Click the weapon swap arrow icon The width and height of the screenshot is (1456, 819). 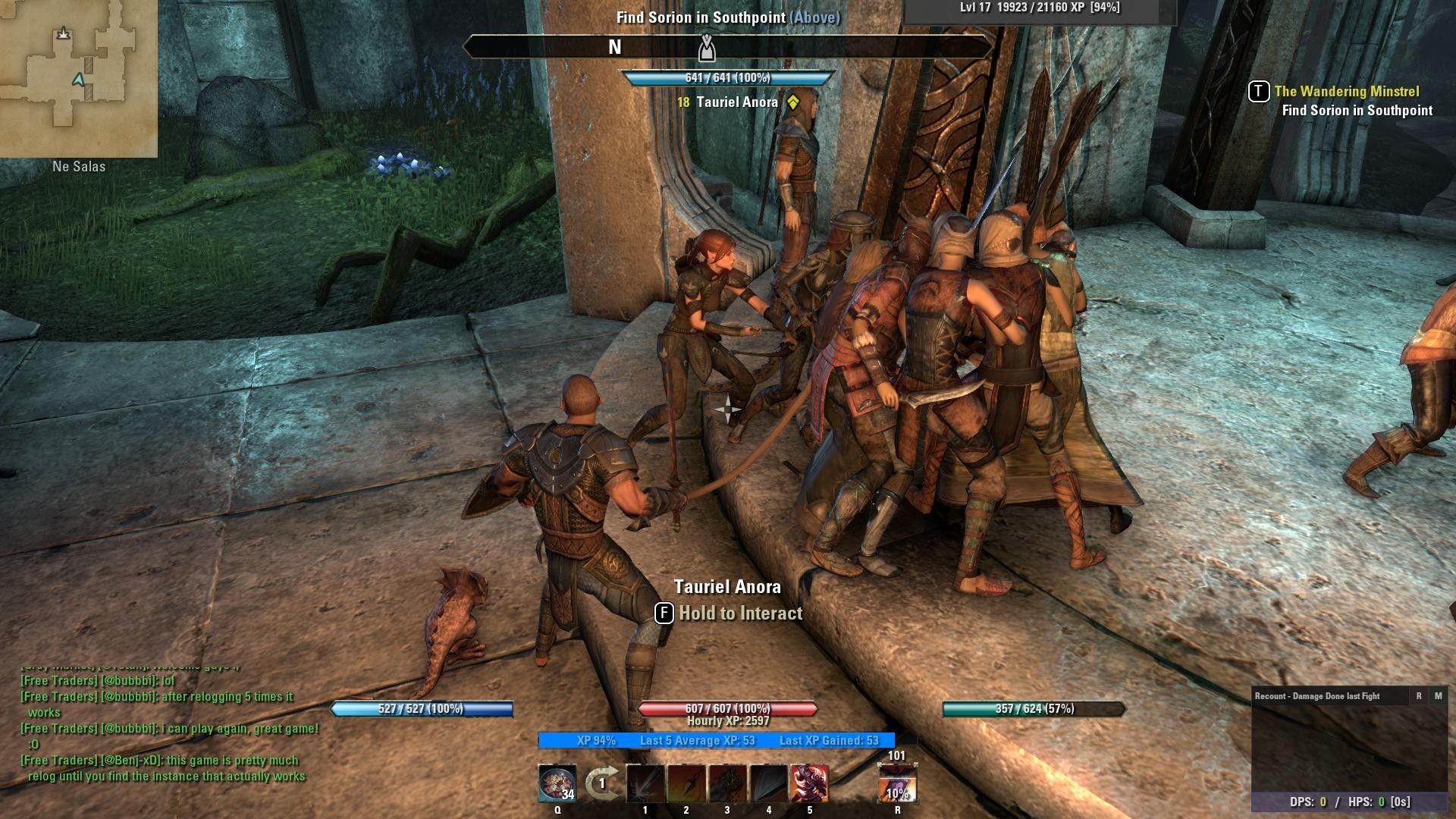click(602, 783)
